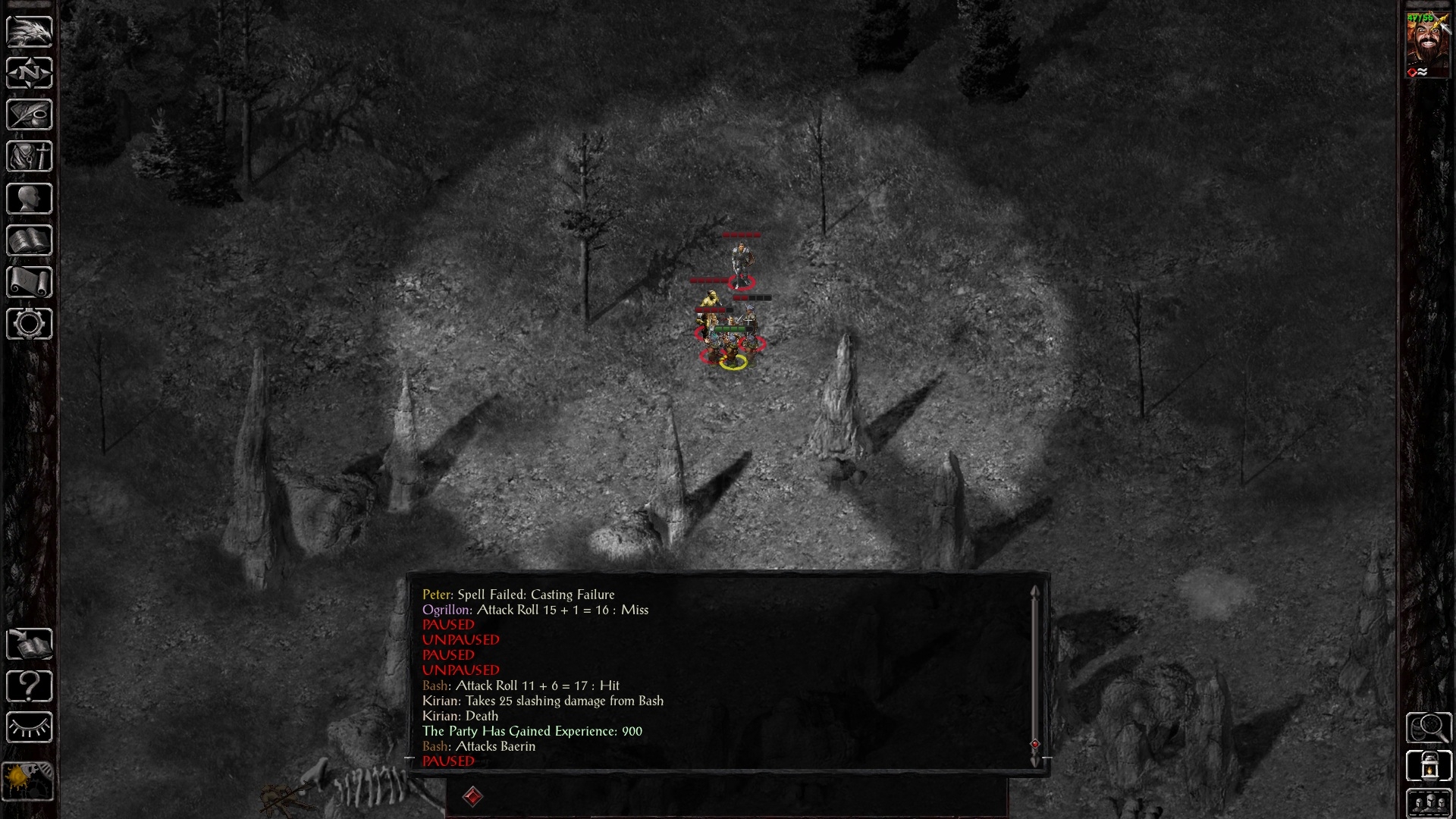Screen dimensions: 1456x819
Task: Open in-game help via the question mark icon
Action: click(29, 686)
